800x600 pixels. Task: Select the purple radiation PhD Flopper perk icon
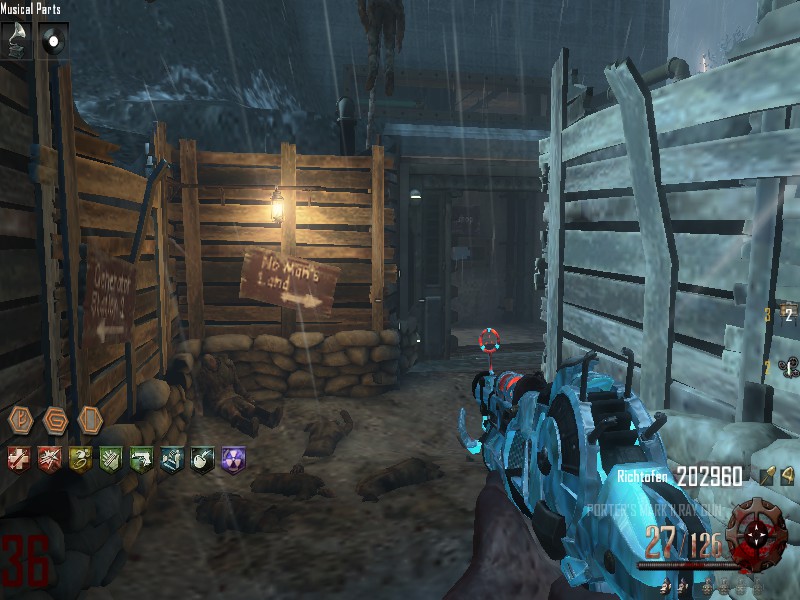[x=233, y=460]
